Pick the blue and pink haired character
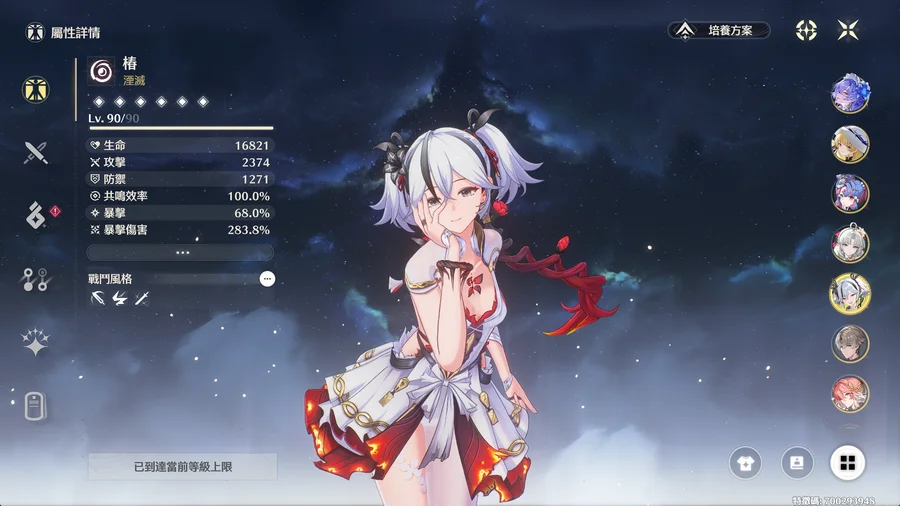 click(850, 194)
